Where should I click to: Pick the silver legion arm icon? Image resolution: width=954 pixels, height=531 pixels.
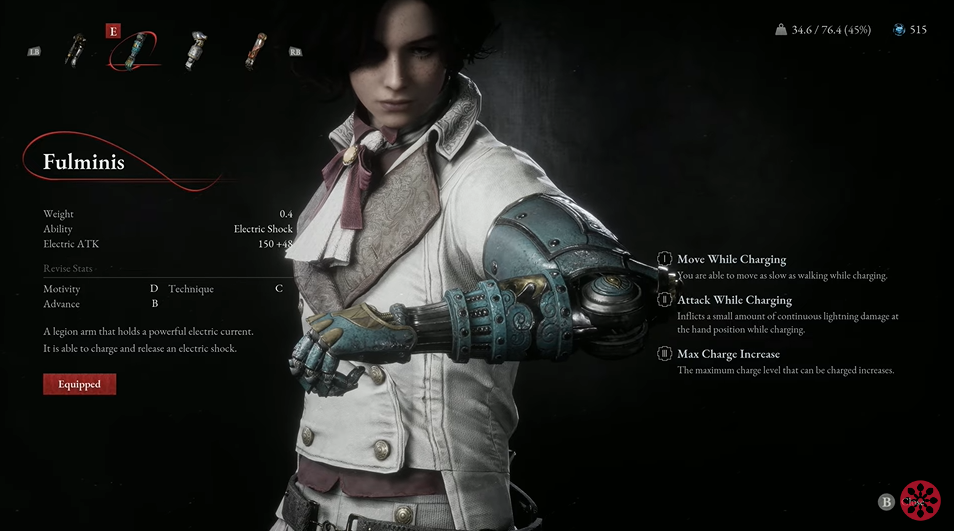(x=197, y=50)
